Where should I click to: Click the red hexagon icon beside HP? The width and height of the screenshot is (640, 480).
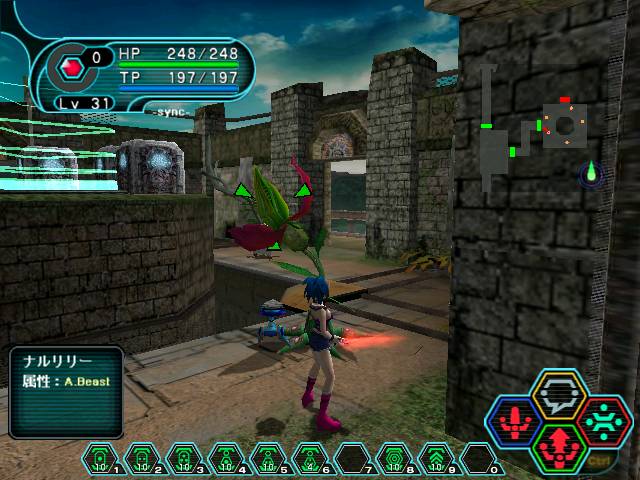pos(72,68)
